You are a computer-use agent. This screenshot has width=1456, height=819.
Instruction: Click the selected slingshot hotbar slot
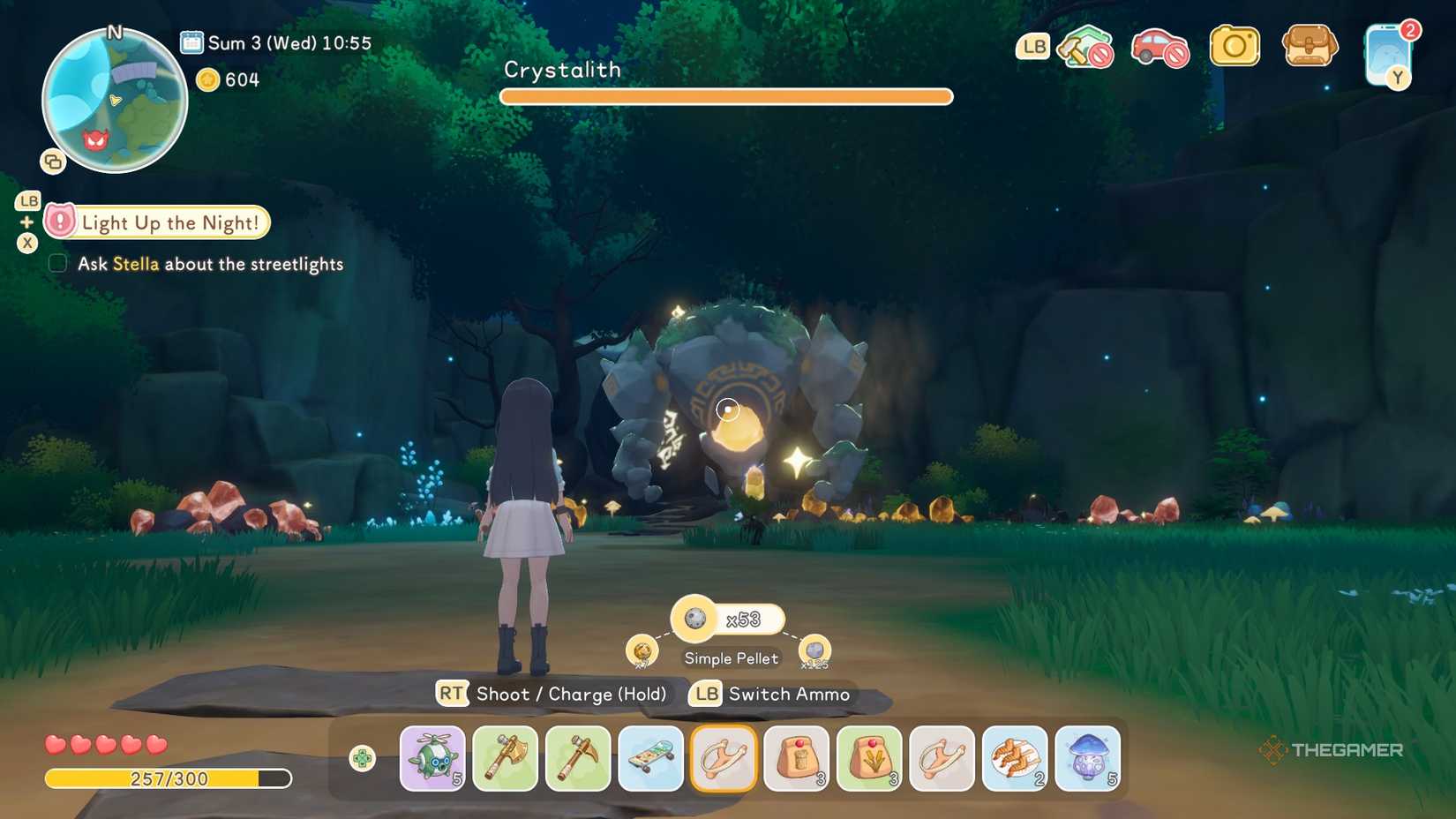tap(723, 758)
